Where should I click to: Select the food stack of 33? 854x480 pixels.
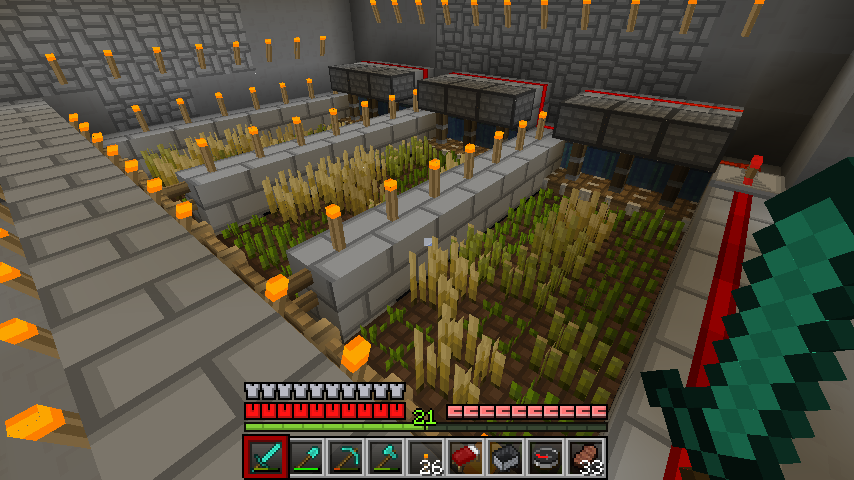(585, 457)
